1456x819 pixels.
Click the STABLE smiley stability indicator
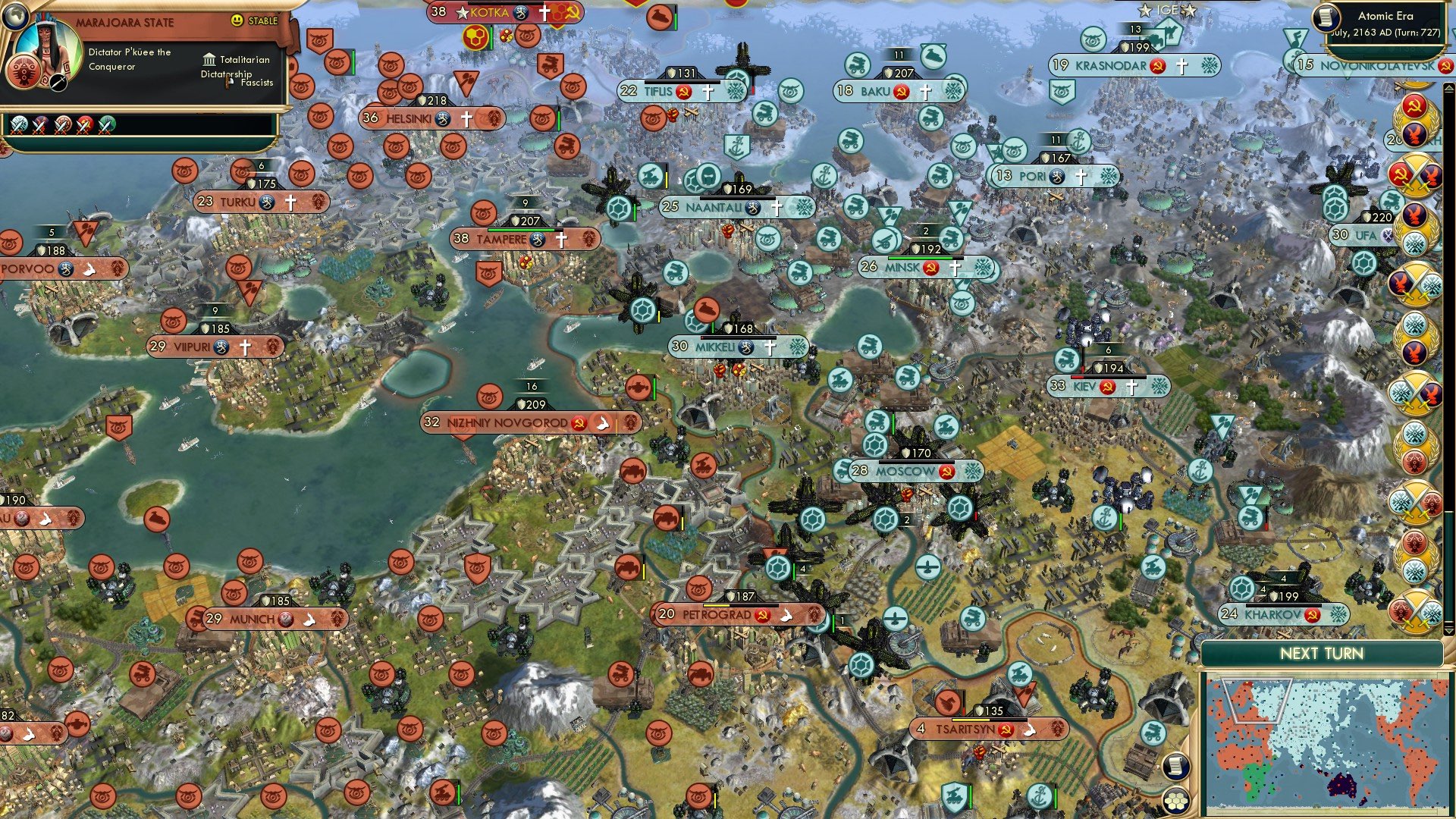[239, 20]
